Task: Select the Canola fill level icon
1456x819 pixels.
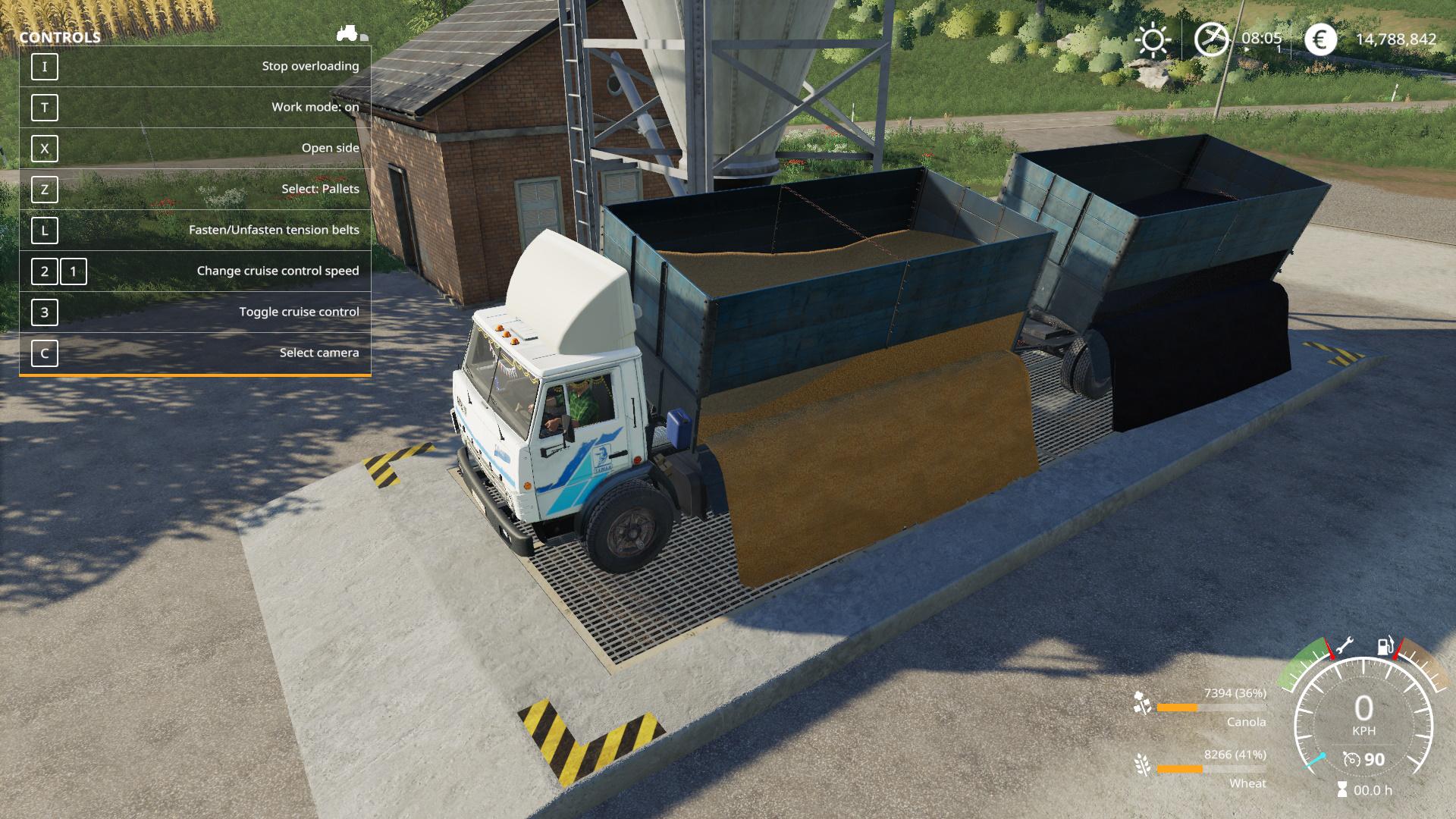Action: (1141, 703)
